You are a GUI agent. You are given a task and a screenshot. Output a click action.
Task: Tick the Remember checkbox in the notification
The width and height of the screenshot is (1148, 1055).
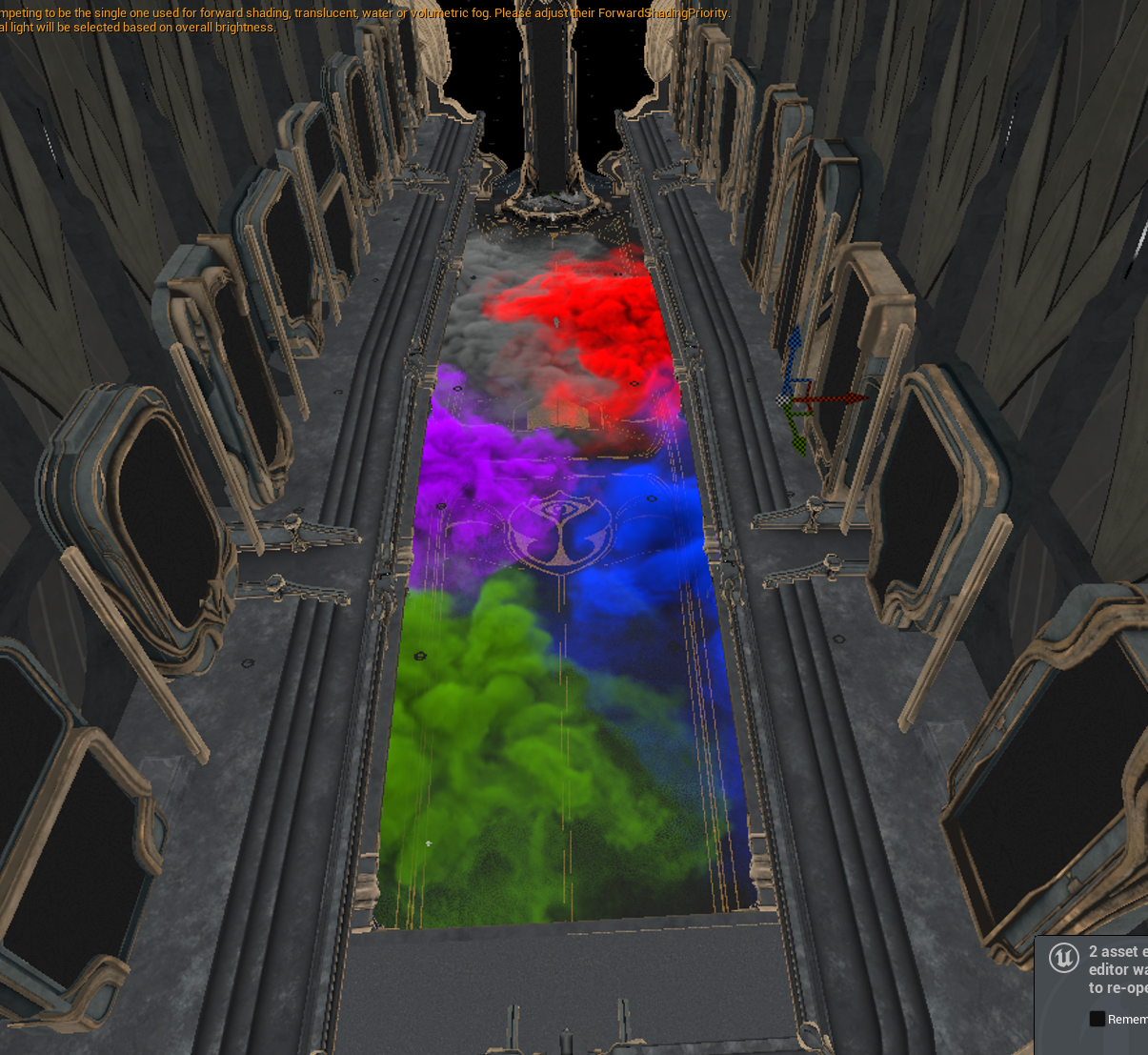(x=1098, y=1019)
